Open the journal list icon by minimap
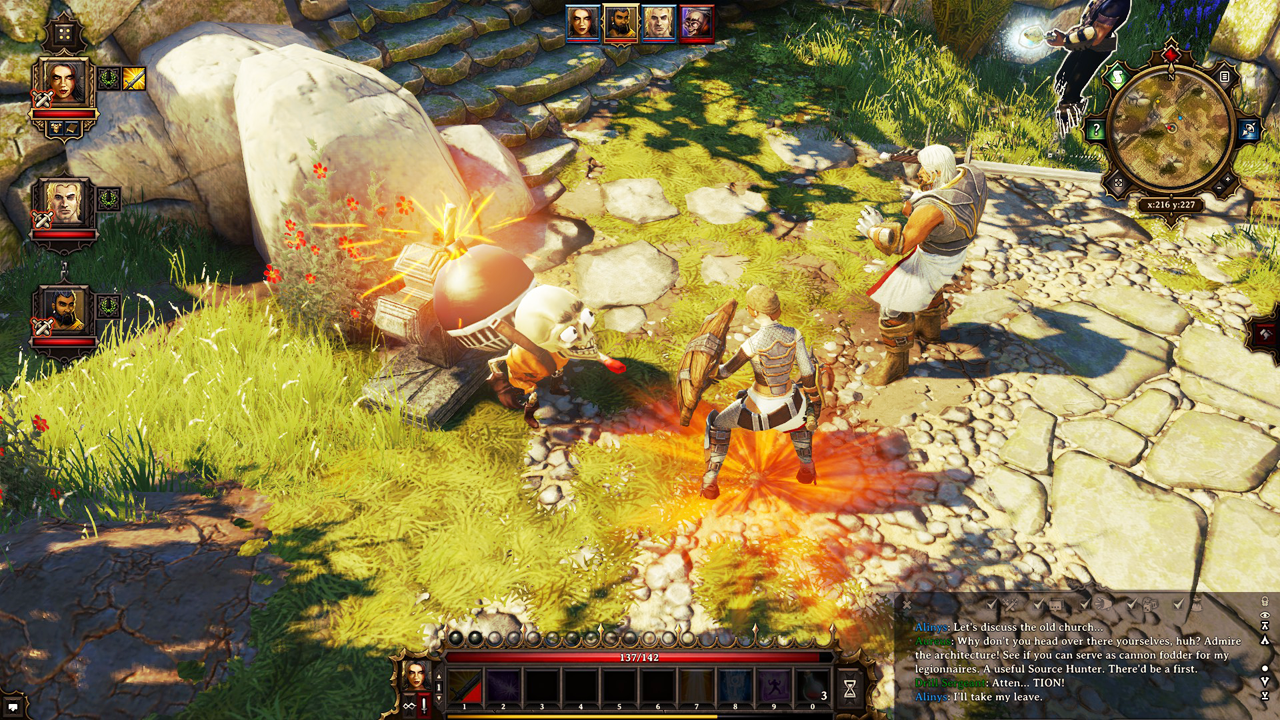The width and height of the screenshot is (1280, 720). (1225, 77)
